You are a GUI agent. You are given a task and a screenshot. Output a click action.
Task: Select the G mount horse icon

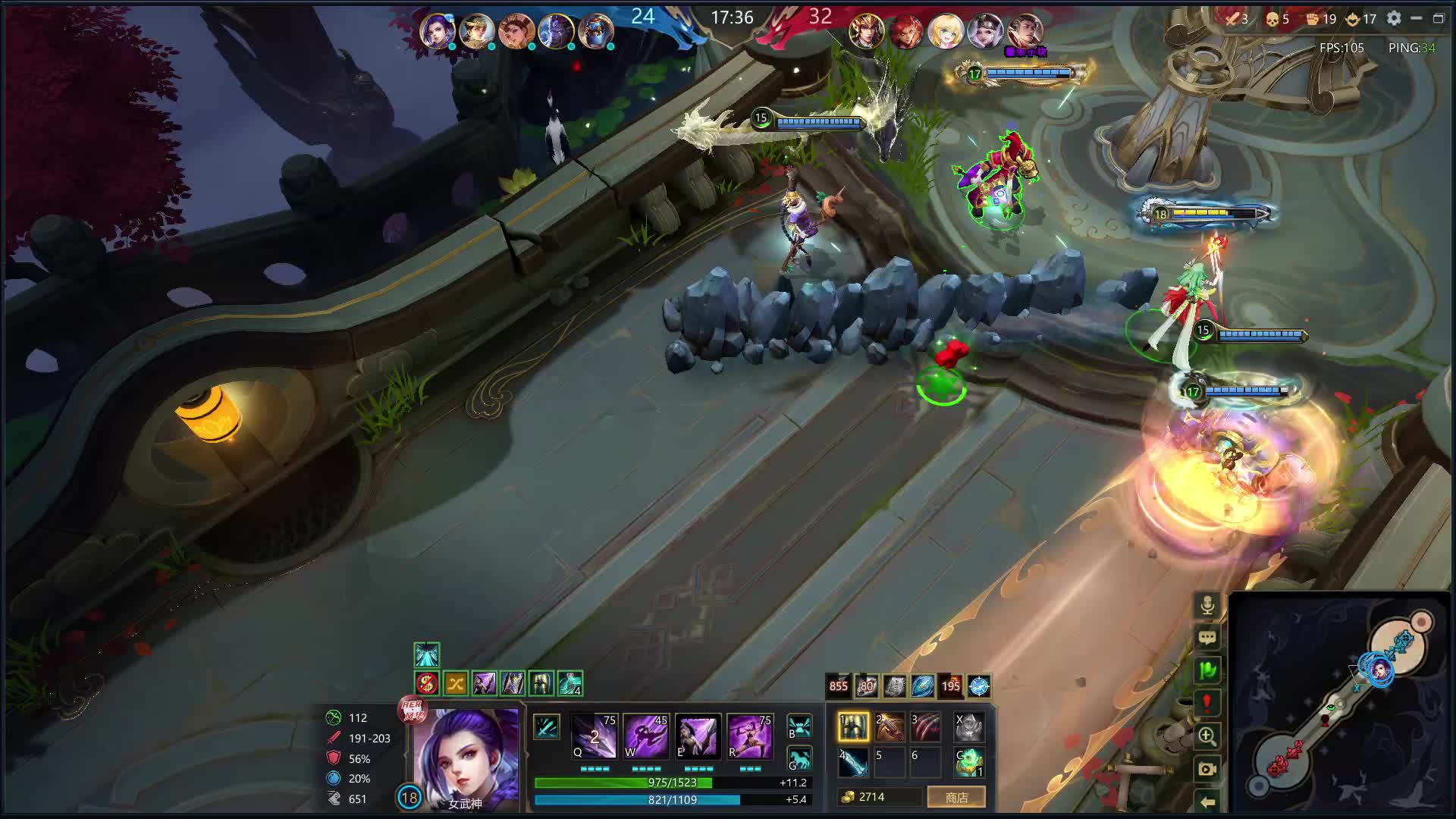[799, 759]
